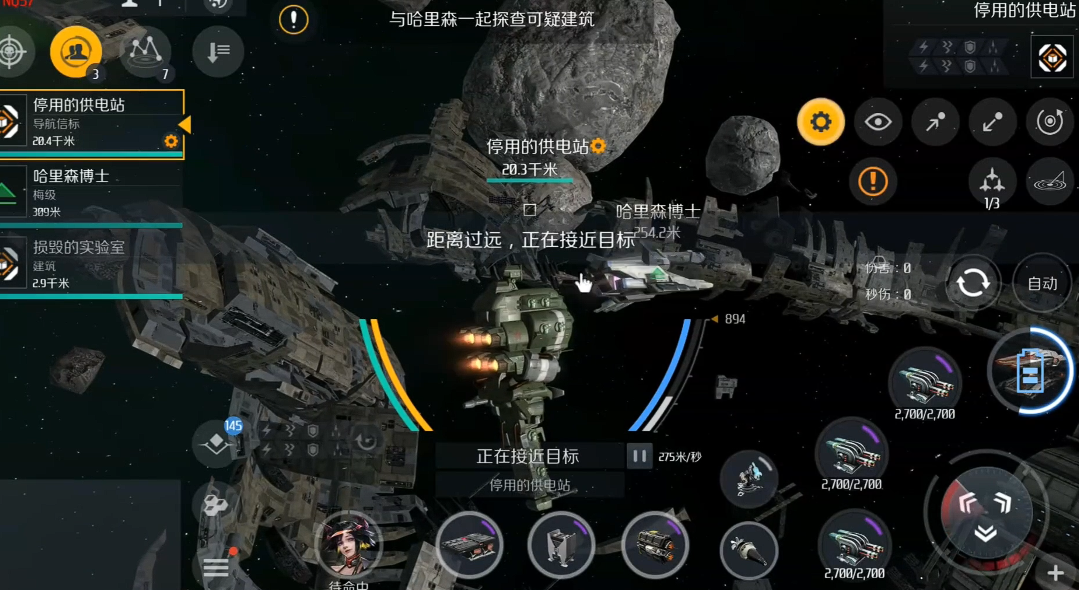1079x590 pixels.
Task: Open the orange gear settings button
Action: [821, 123]
